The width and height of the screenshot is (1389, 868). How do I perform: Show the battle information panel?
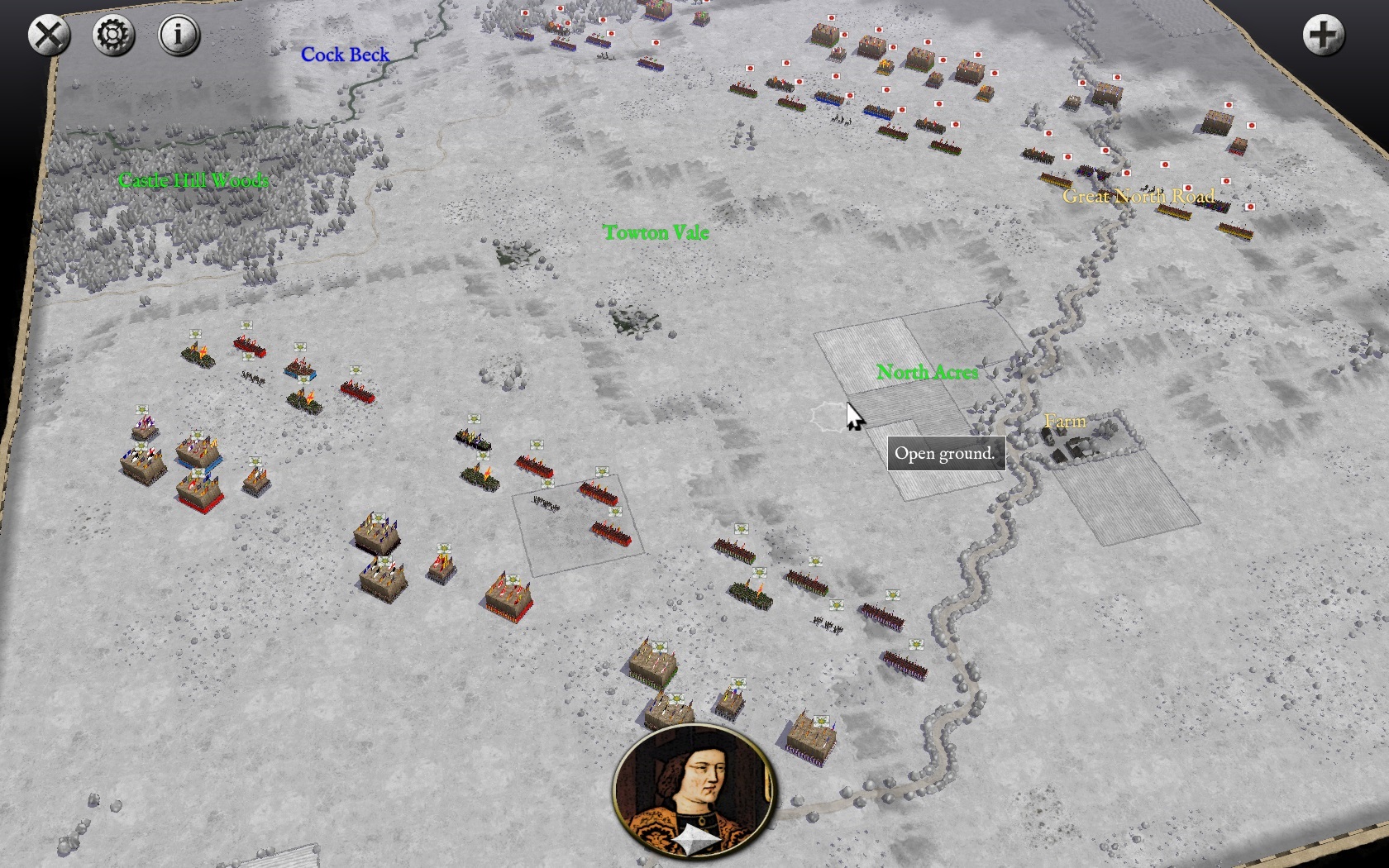click(179, 36)
